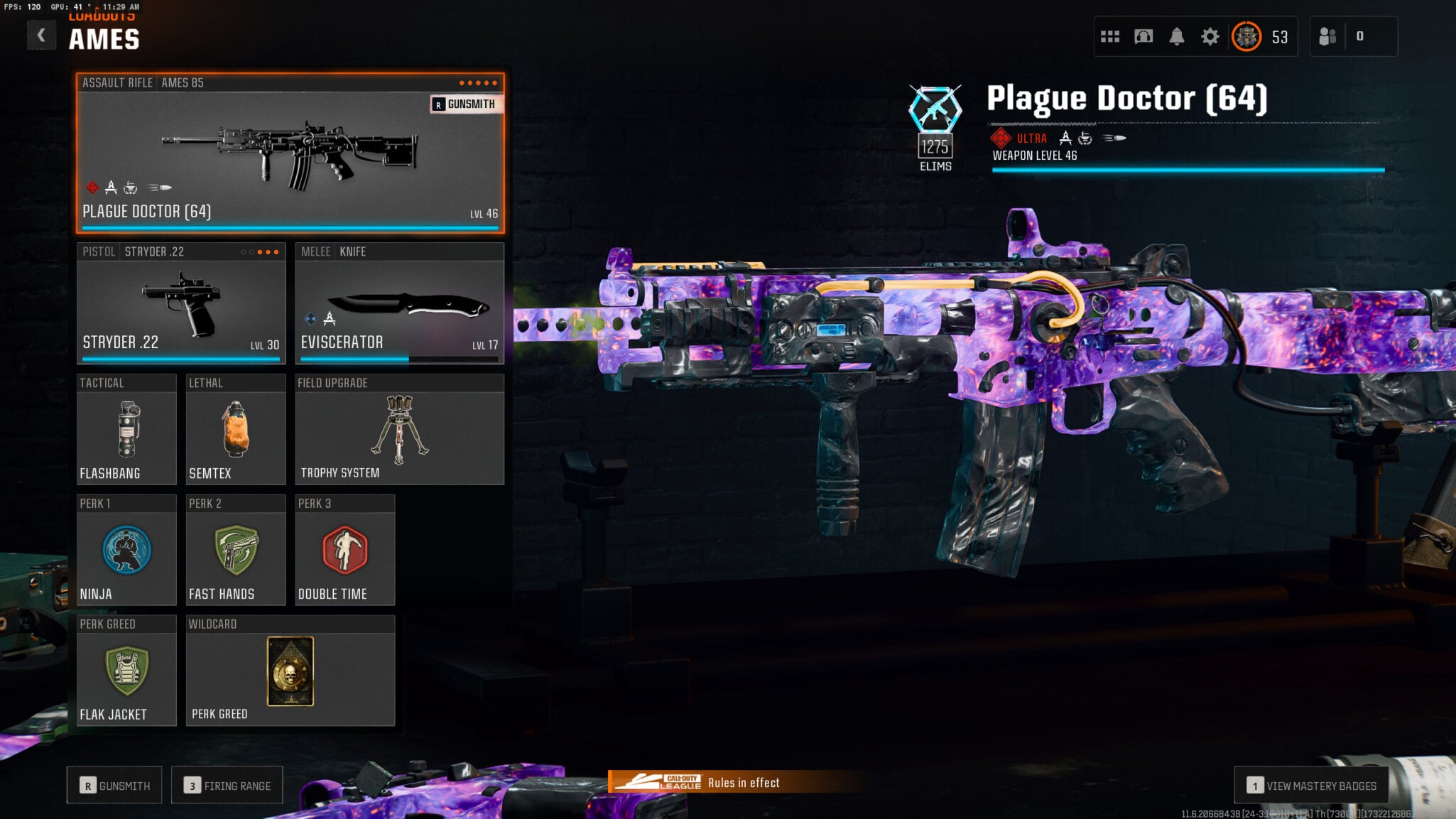Viewport: 1456px width, 819px height.
Task: Select the Eviscerator melee knife slot
Action: (x=399, y=304)
